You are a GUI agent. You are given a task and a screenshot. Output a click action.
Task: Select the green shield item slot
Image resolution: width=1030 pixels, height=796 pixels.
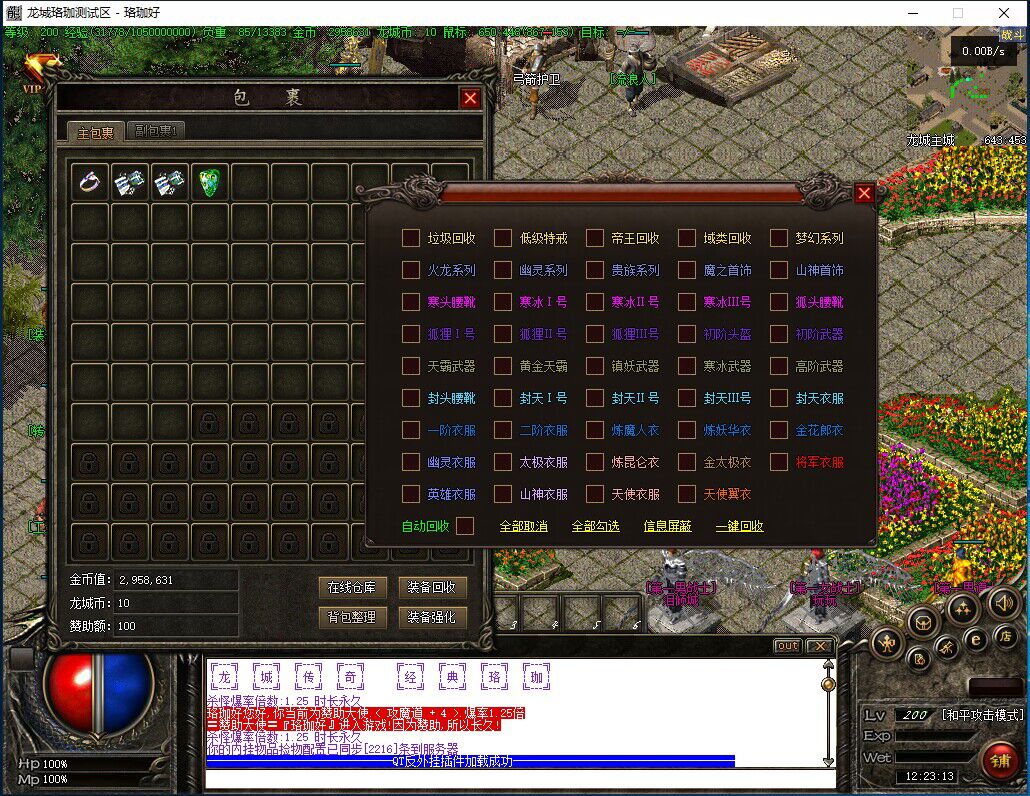(x=211, y=182)
